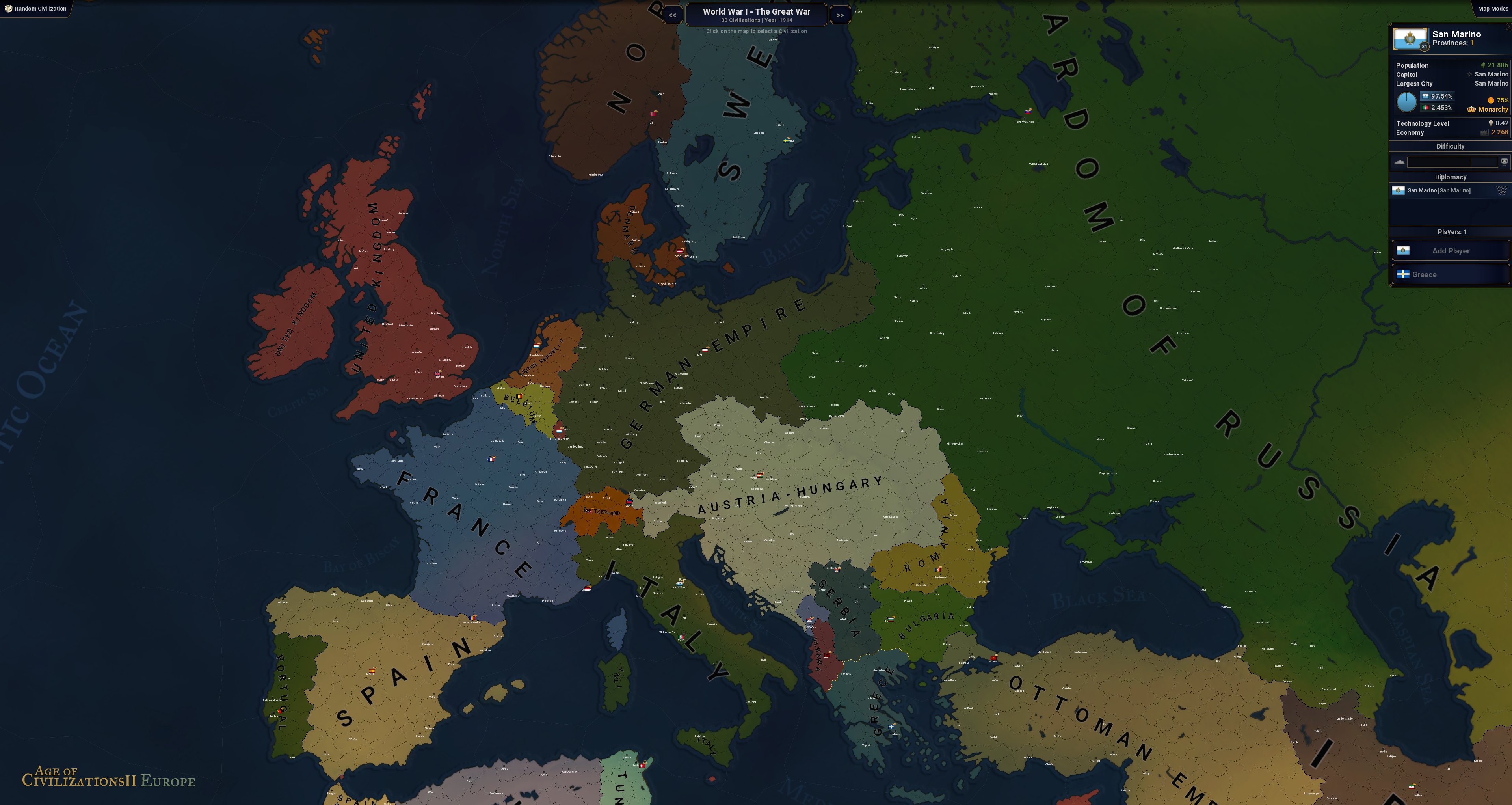Click the Monarchy crown icon
The image size is (1512, 805).
pyautogui.click(x=1471, y=110)
